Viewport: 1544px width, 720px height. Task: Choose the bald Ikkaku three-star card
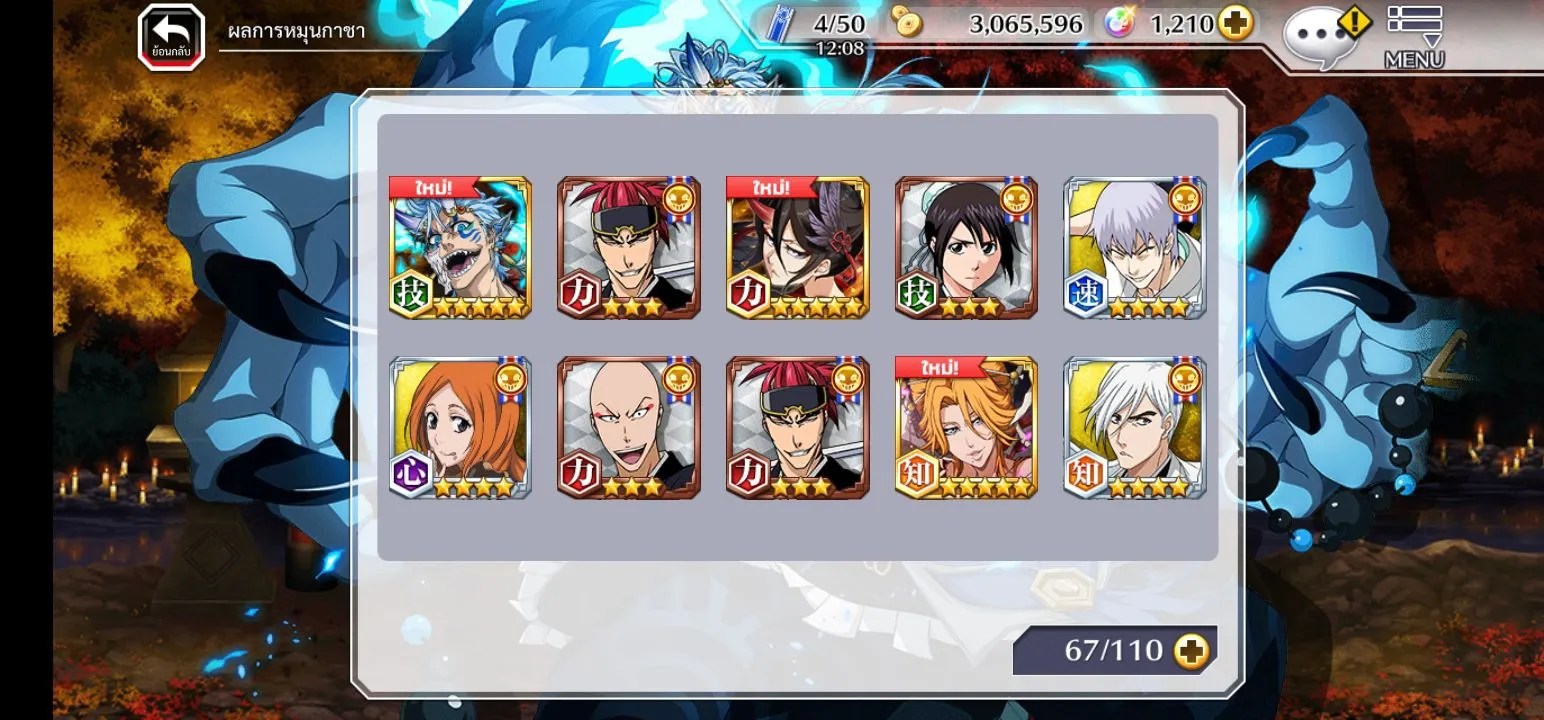(629, 428)
